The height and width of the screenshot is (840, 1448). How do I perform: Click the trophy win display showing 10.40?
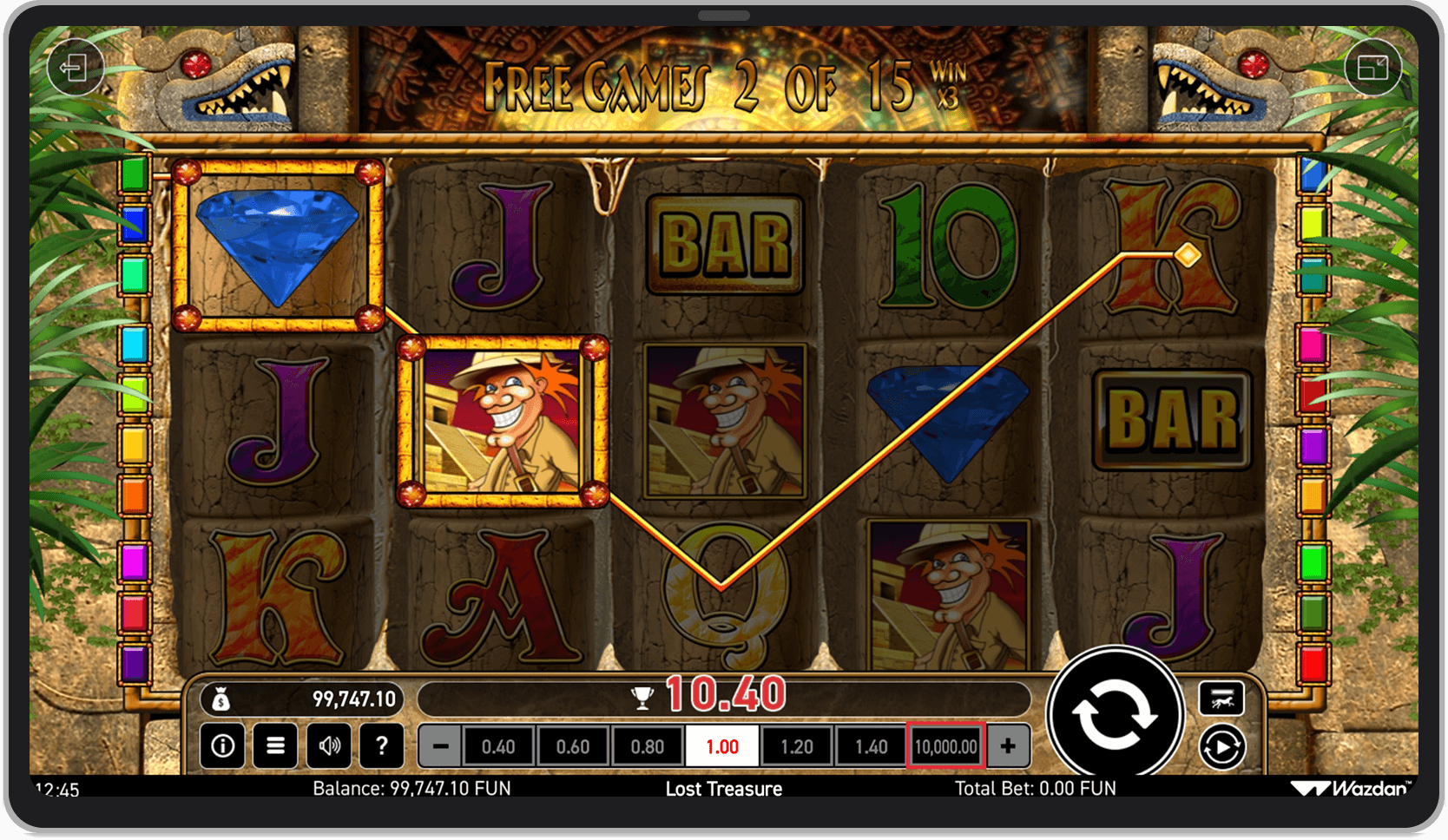tap(712, 694)
